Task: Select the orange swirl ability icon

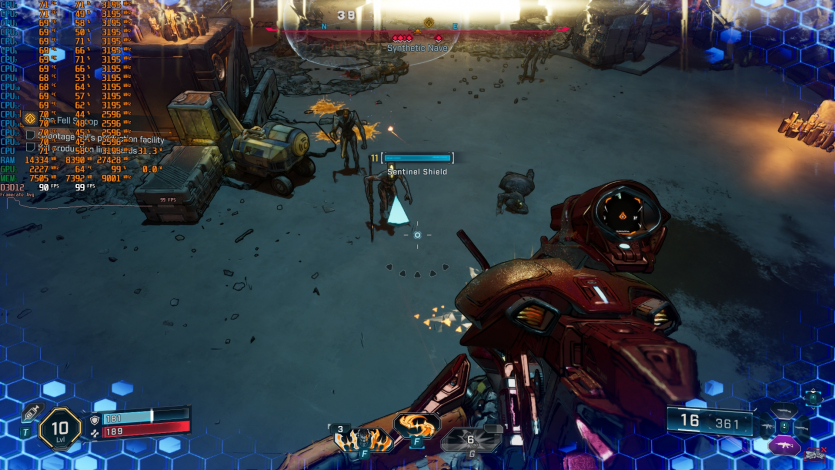Action: (416, 424)
